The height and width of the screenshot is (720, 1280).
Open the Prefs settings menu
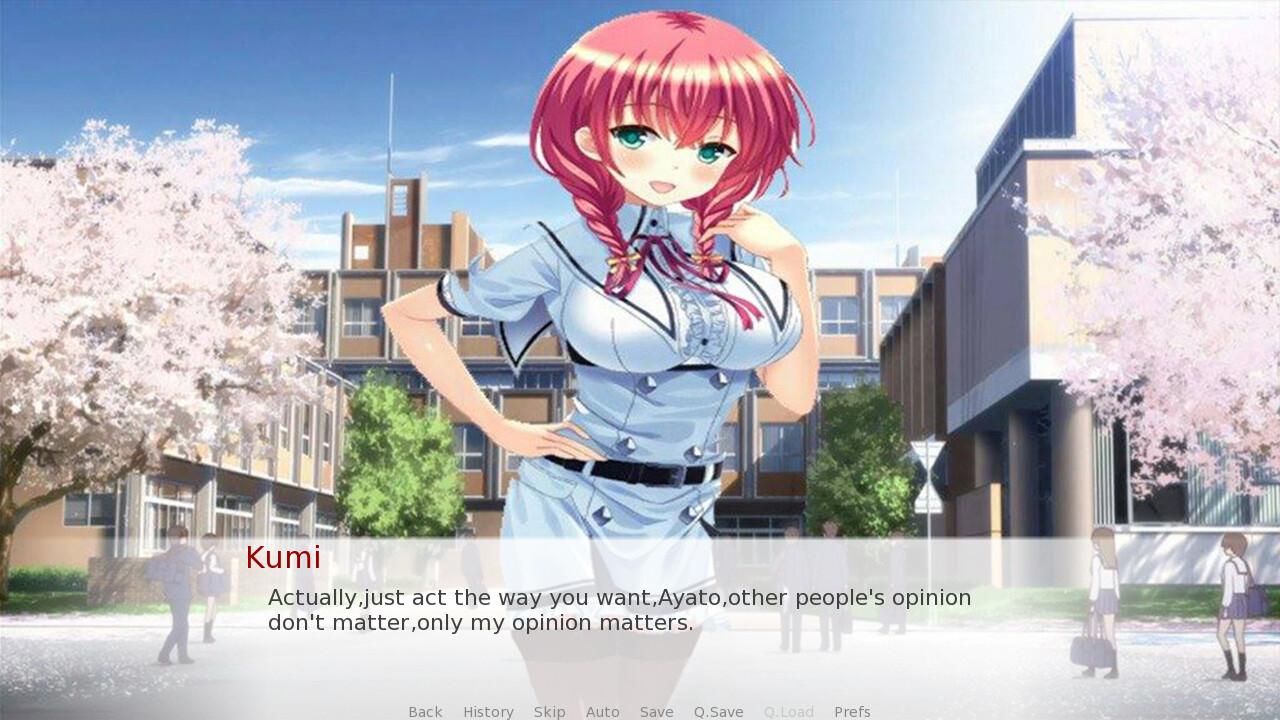851,711
